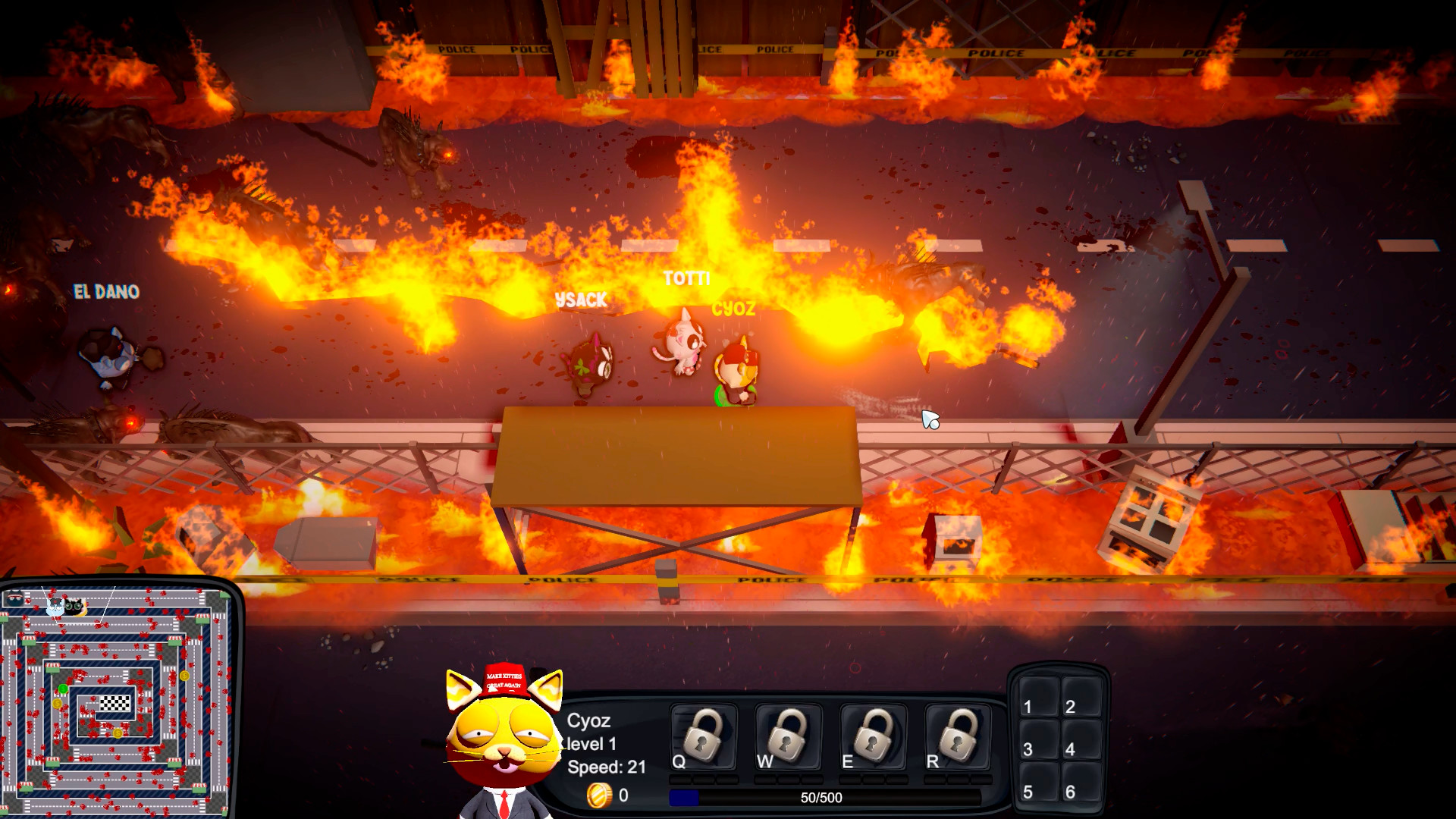Select item slot number 4
The height and width of the screenshot is (819, 1456).
[1079, 742]
